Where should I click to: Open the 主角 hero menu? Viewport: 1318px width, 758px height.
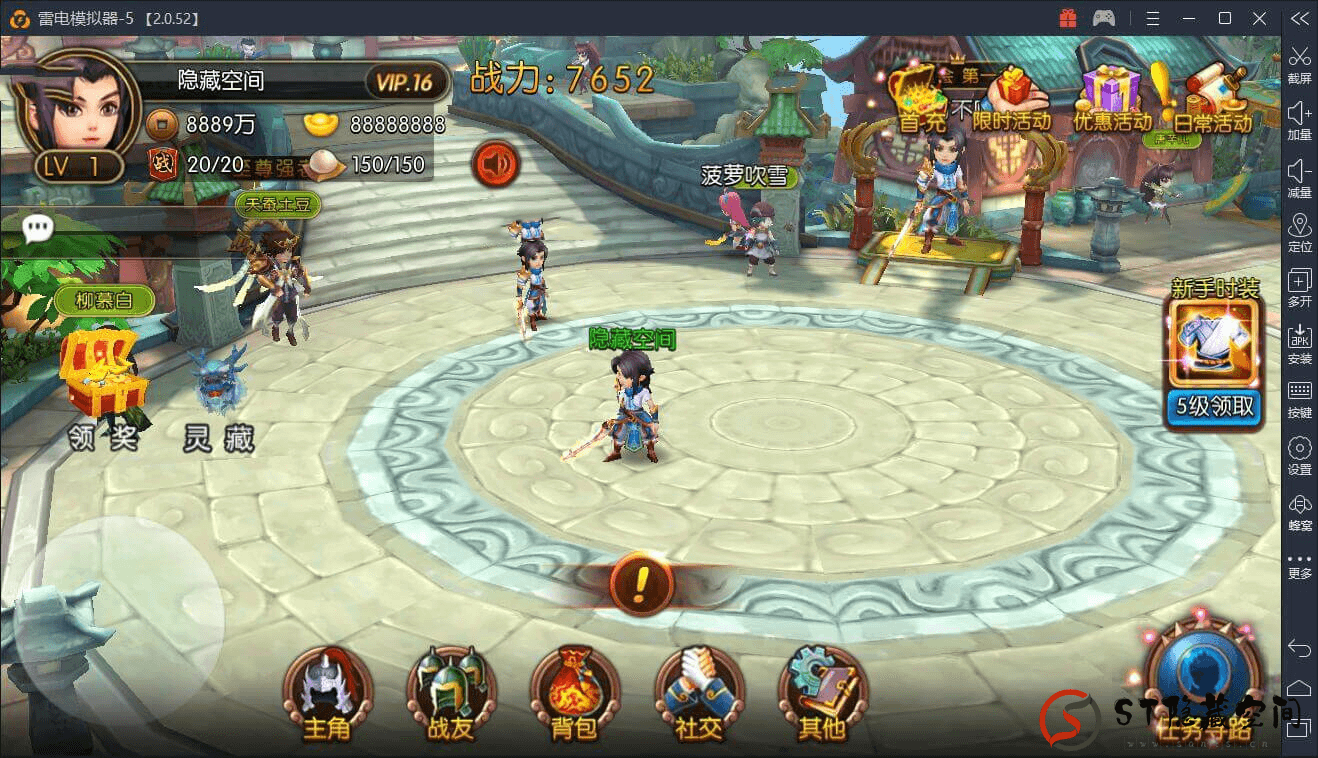pos(327,692)
